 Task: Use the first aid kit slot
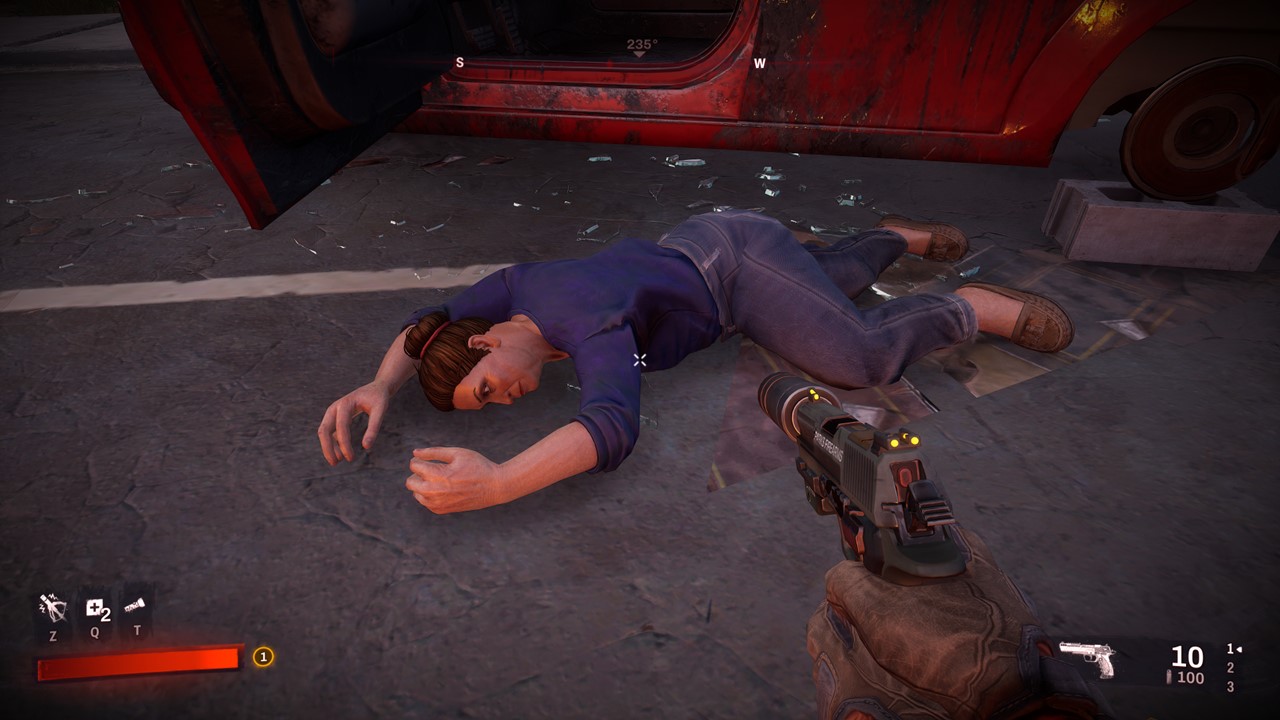point(96,609)
